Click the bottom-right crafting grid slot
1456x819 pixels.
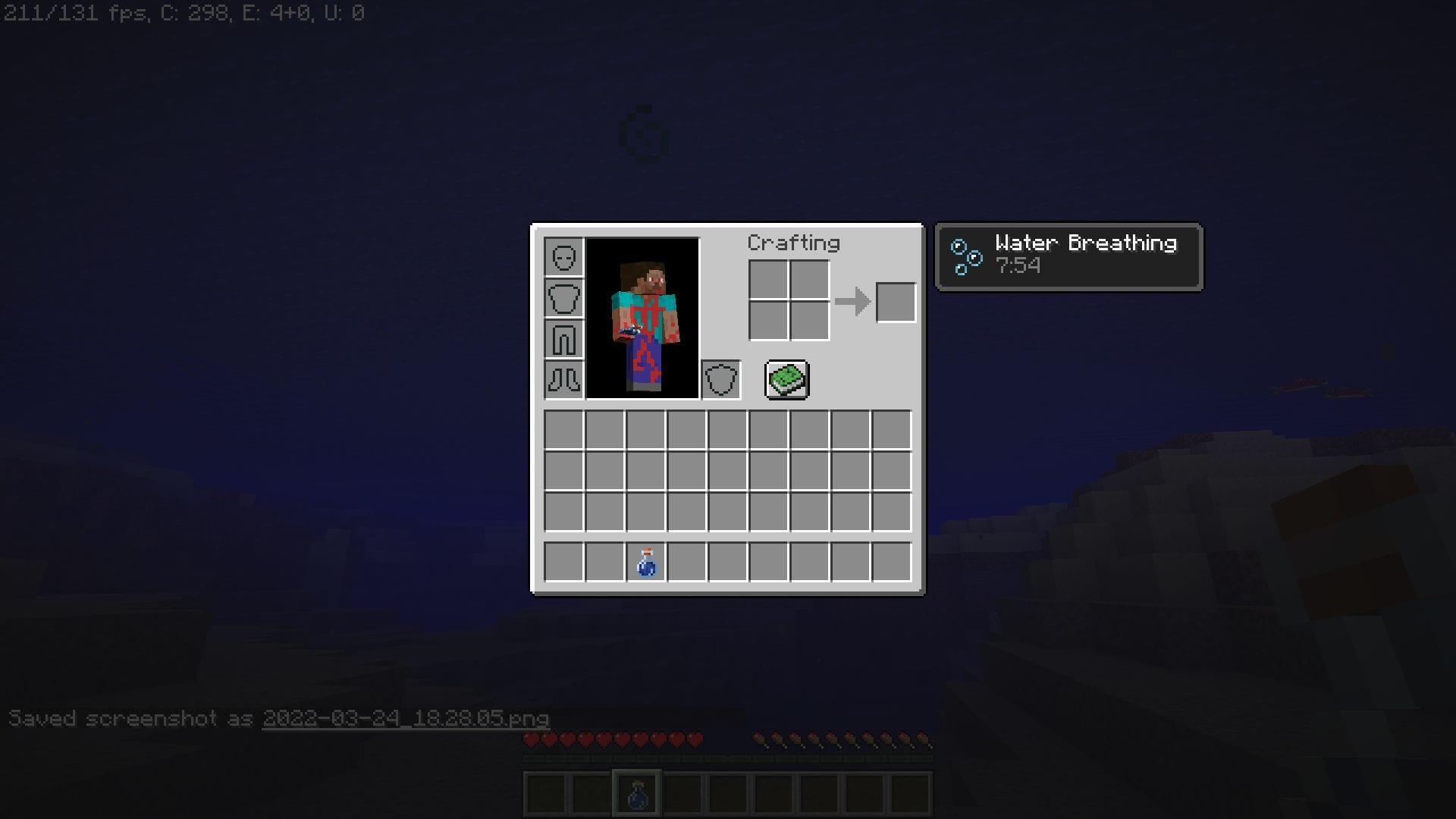(x=810, y=322)
